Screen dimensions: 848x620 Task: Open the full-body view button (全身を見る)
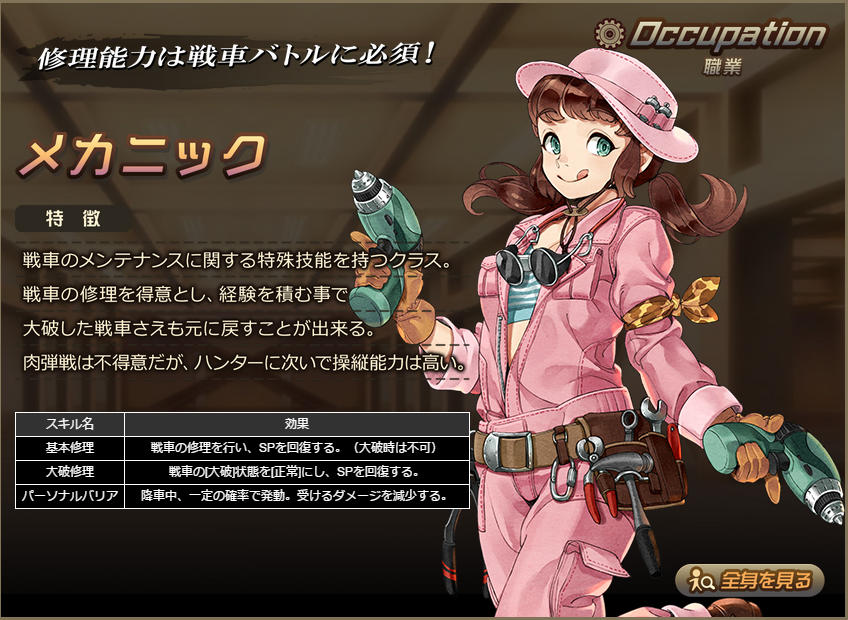pos(749,579)
